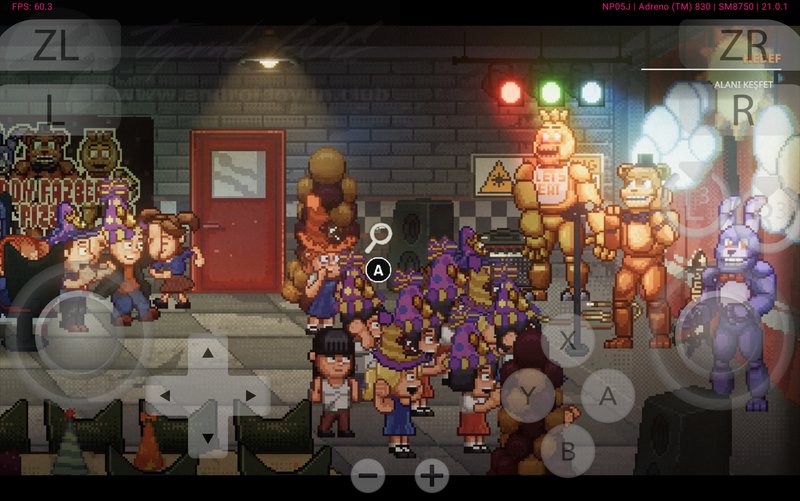This screenshot has height=501, width=800.
Task: Tap the large translucent A touch button
Action: click(x=608, y=396)
